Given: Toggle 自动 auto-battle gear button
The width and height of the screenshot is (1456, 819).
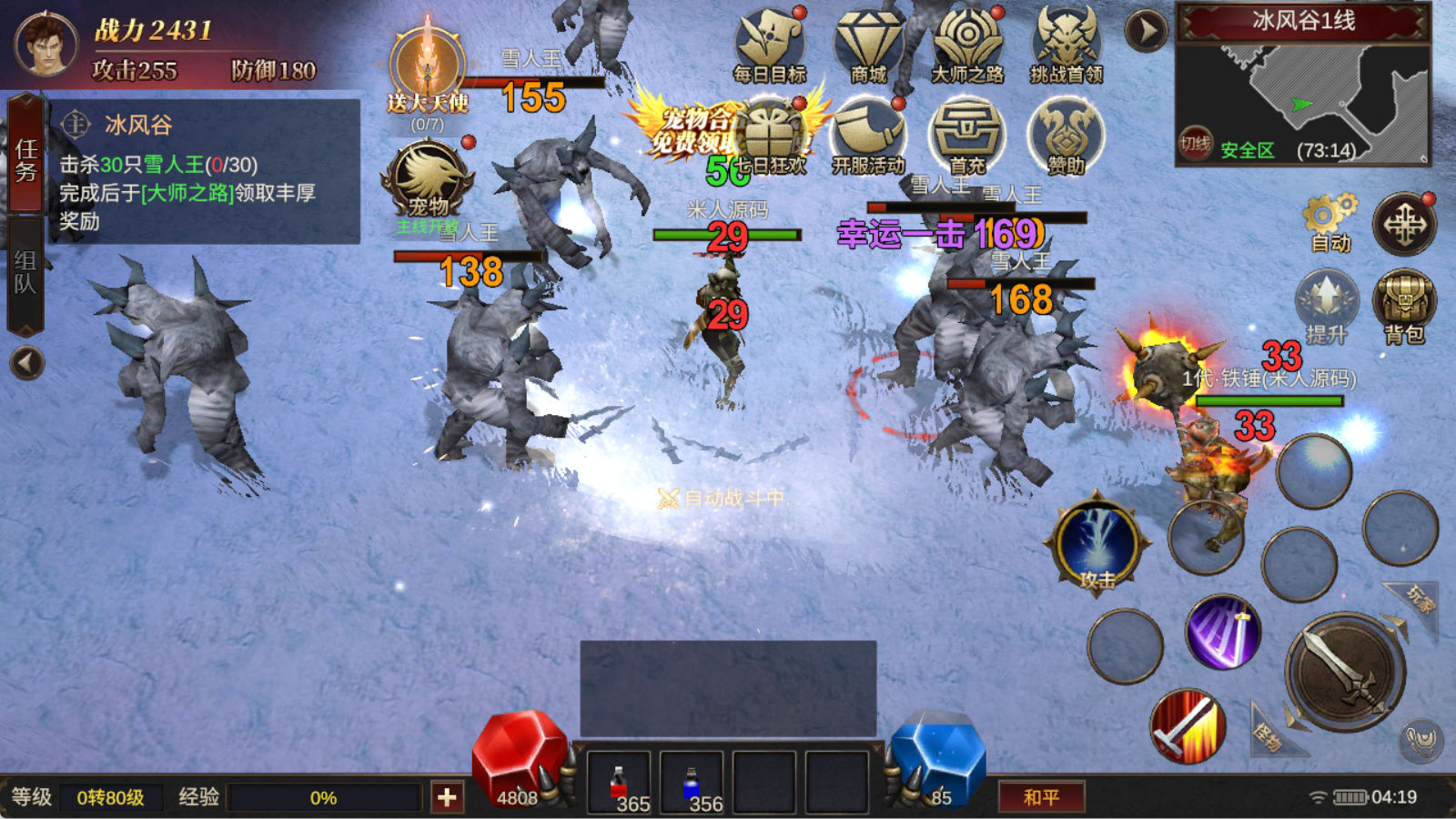Looking at the screenshot, I should [x=1329, y=223].
